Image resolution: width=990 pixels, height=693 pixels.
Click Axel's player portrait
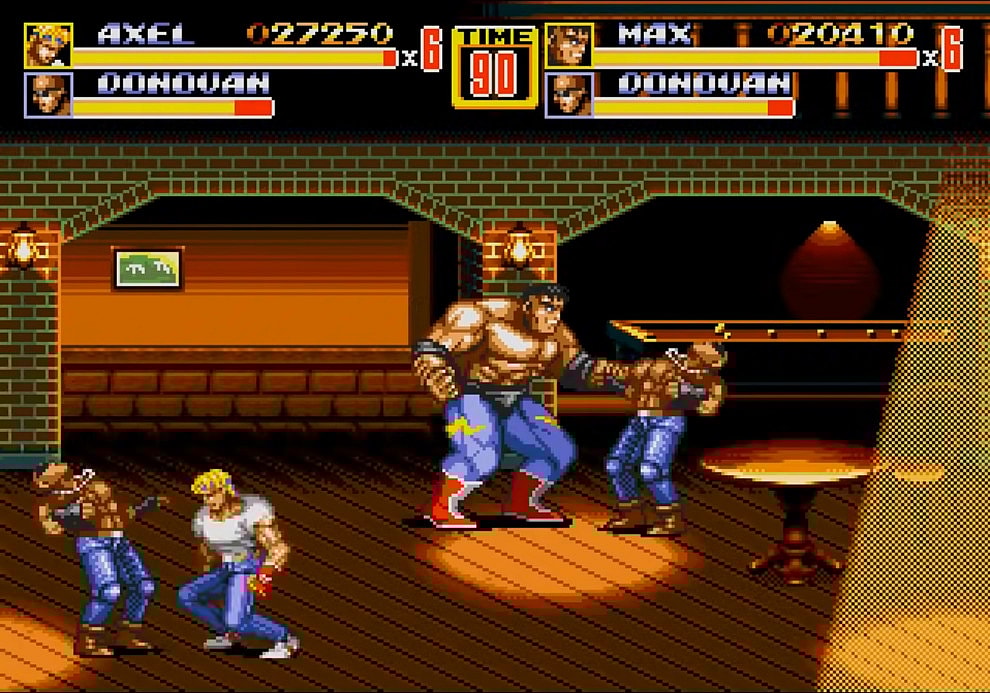click(48, 45)
